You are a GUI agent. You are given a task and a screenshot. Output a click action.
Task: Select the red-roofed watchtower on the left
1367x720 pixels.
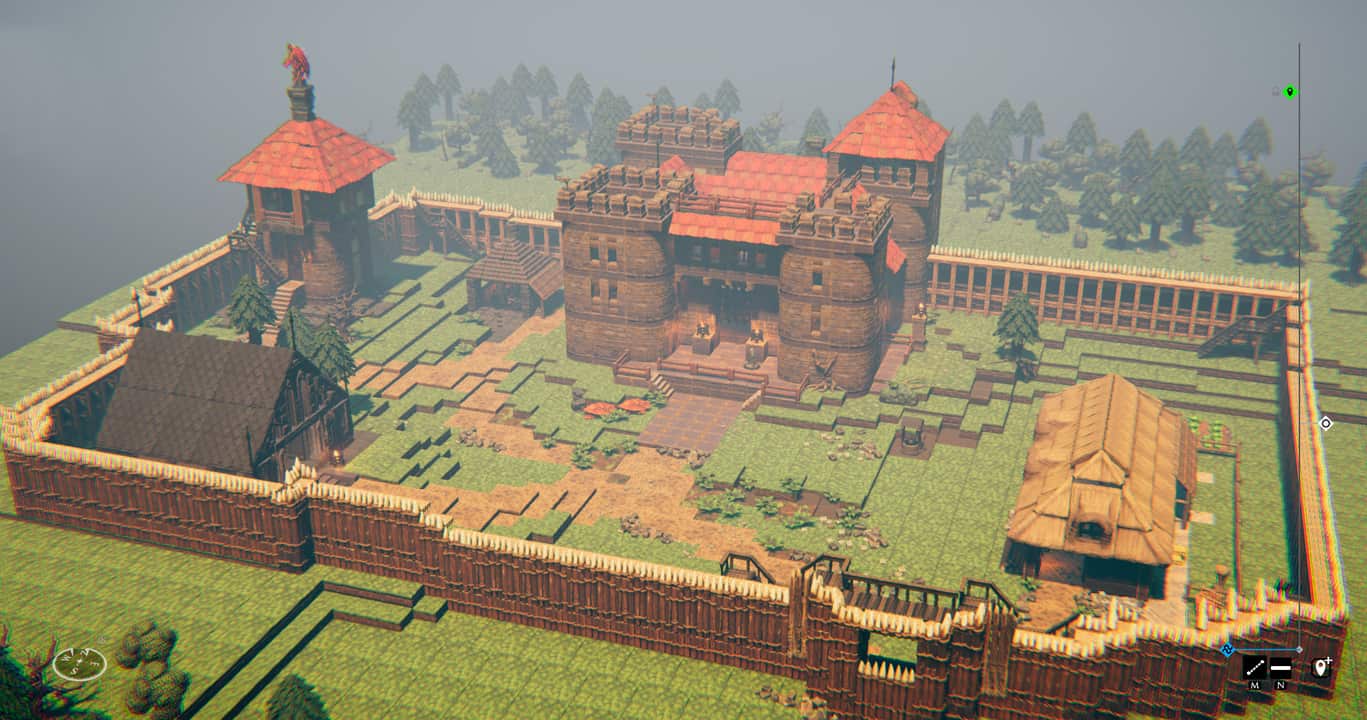300,200
